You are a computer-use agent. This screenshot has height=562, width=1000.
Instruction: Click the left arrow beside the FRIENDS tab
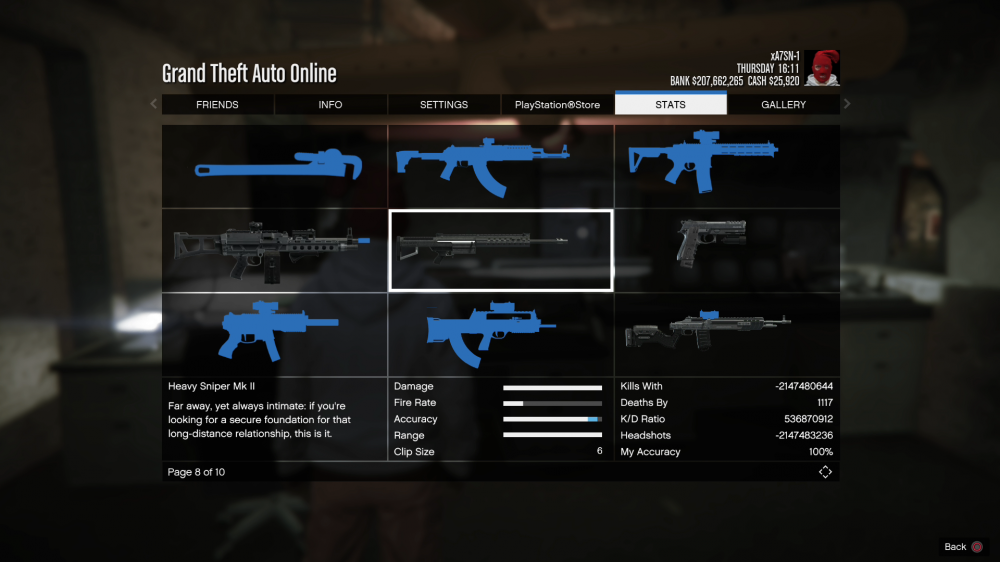pos(153,104)
